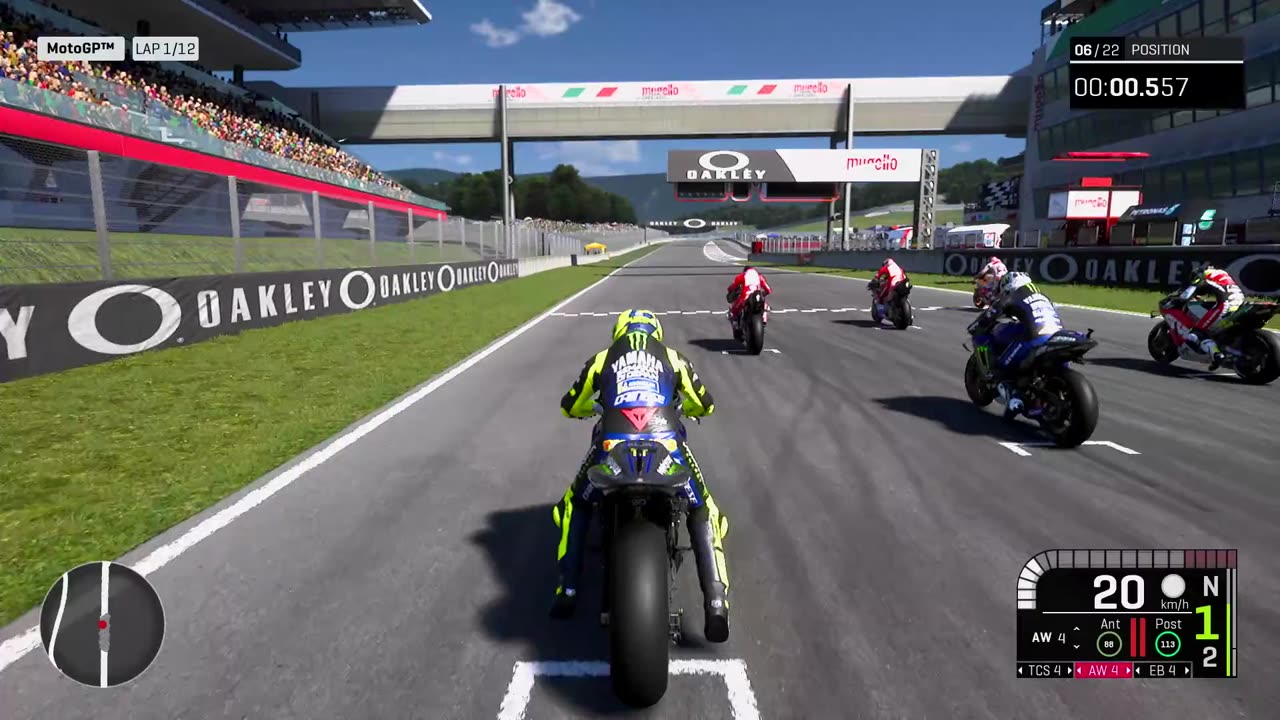Select the TCS 4 traction control setting
This screenshot has width=1280, height=720.
coord(1044,670)
